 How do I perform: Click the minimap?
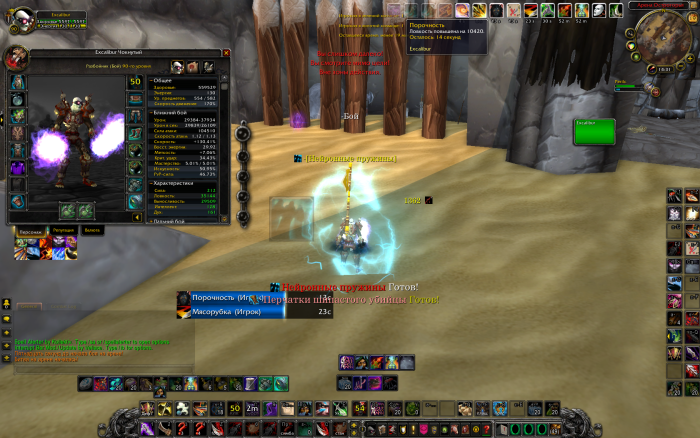pos(661,39)
